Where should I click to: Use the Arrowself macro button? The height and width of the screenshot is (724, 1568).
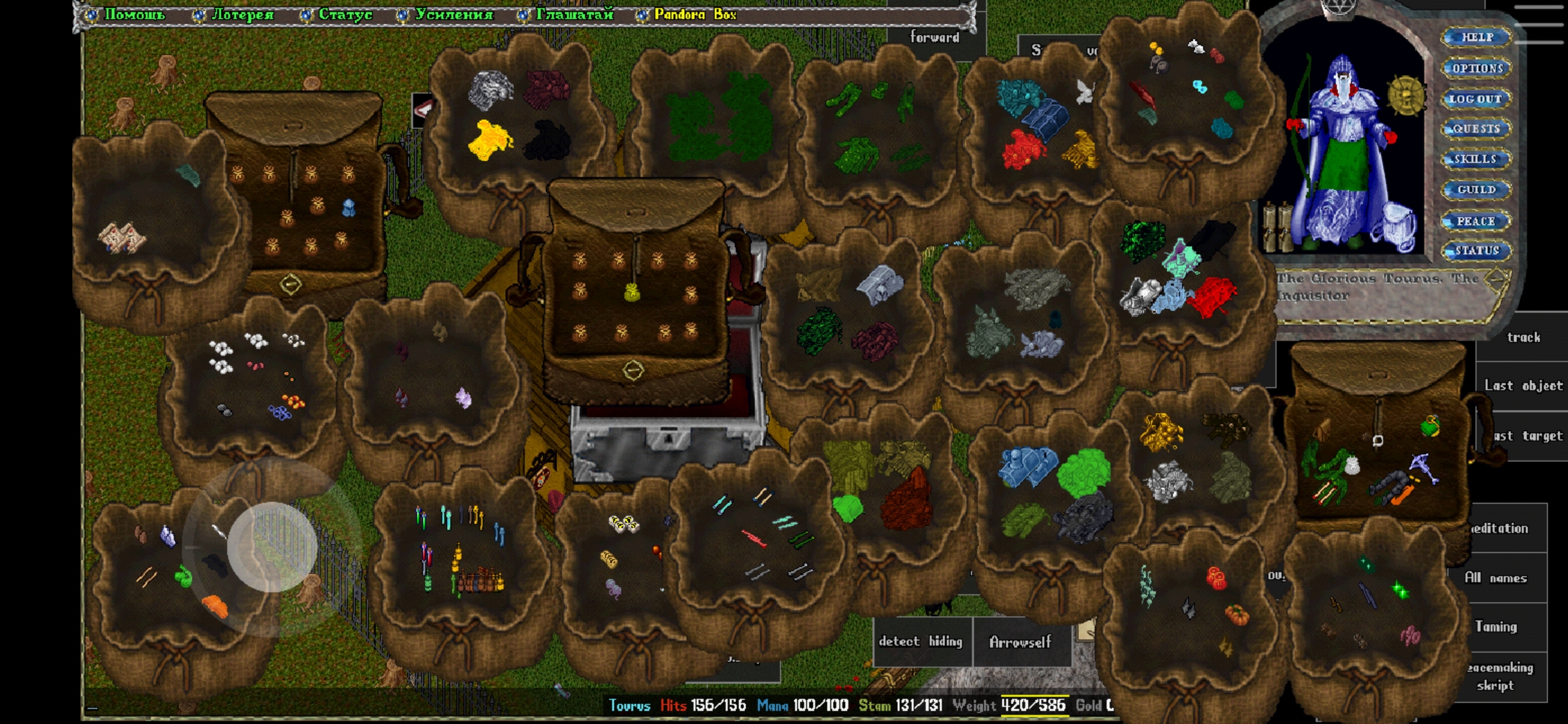click(1021, 642)
